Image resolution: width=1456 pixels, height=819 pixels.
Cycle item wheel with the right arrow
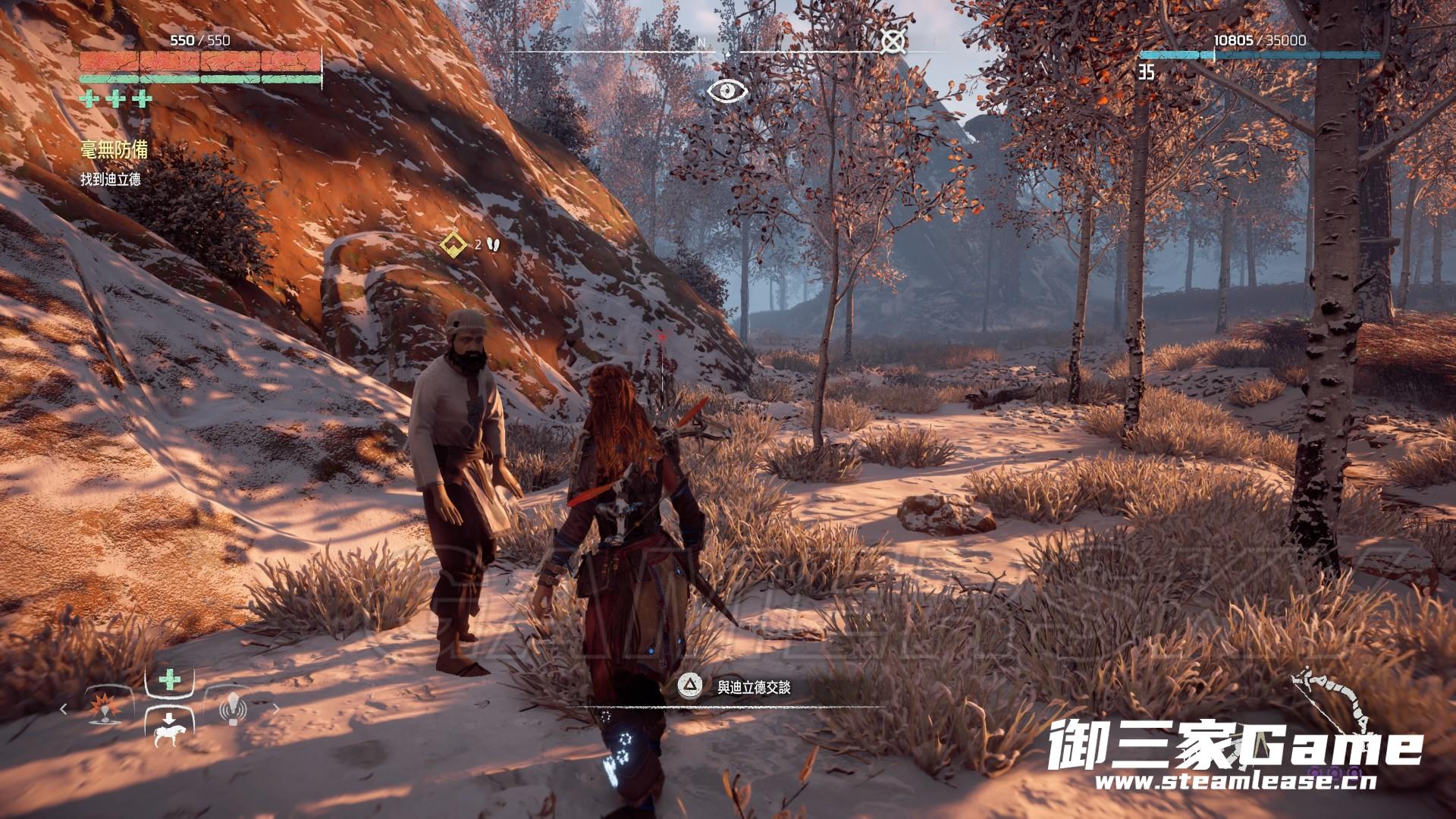pos(276,710)
